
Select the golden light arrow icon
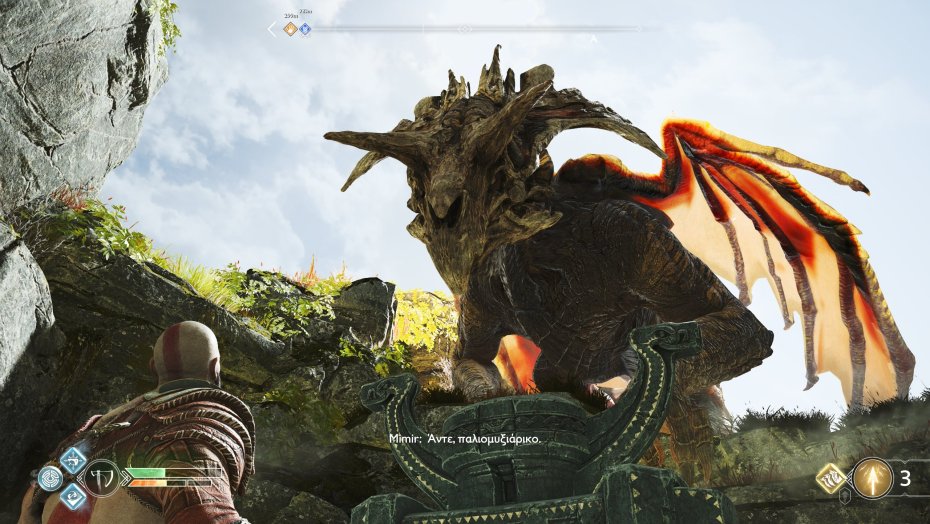(874, 478)
